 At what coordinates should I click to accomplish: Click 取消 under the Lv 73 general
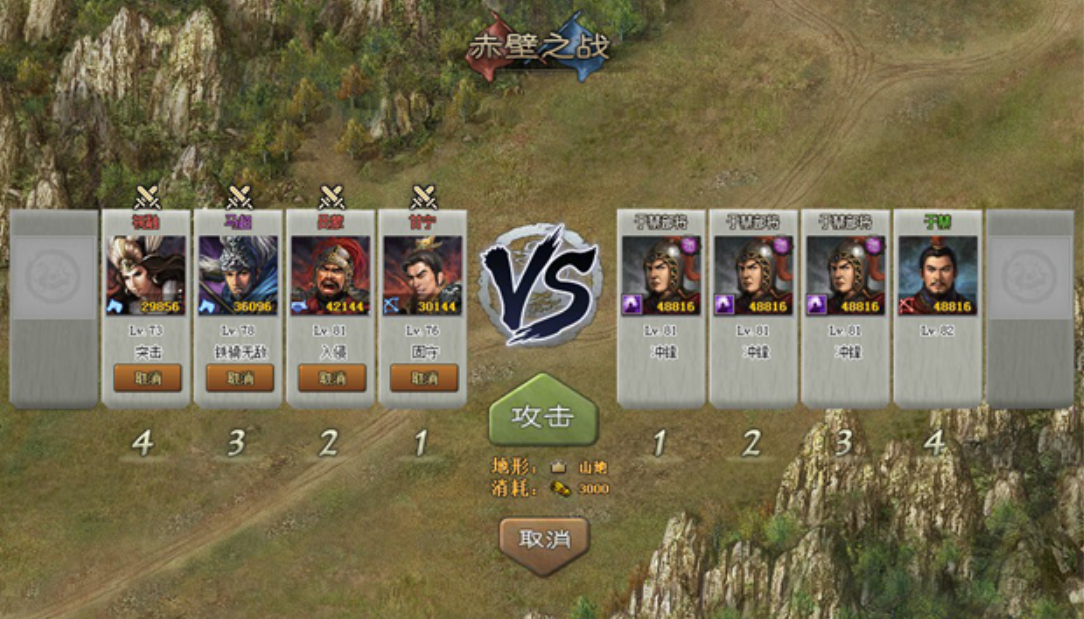(147, 378)
